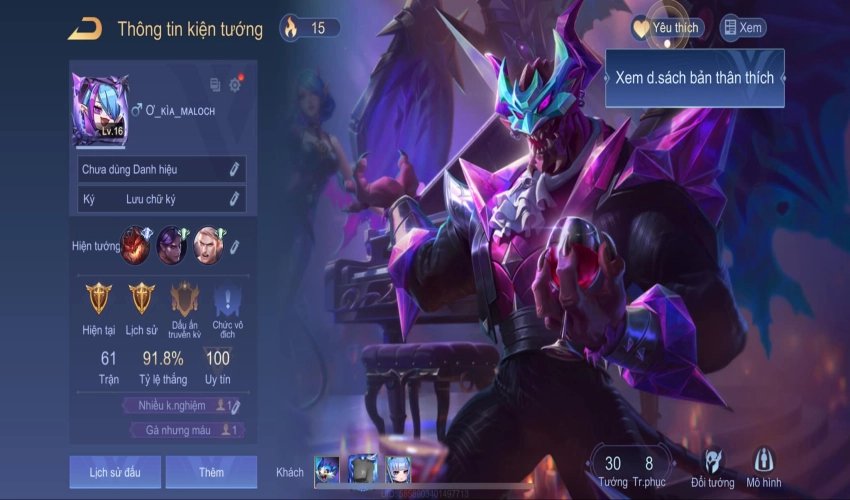The image size is (850, 500).
Task: Open Lịch sử đấu match history
Action: click(114, 471)
